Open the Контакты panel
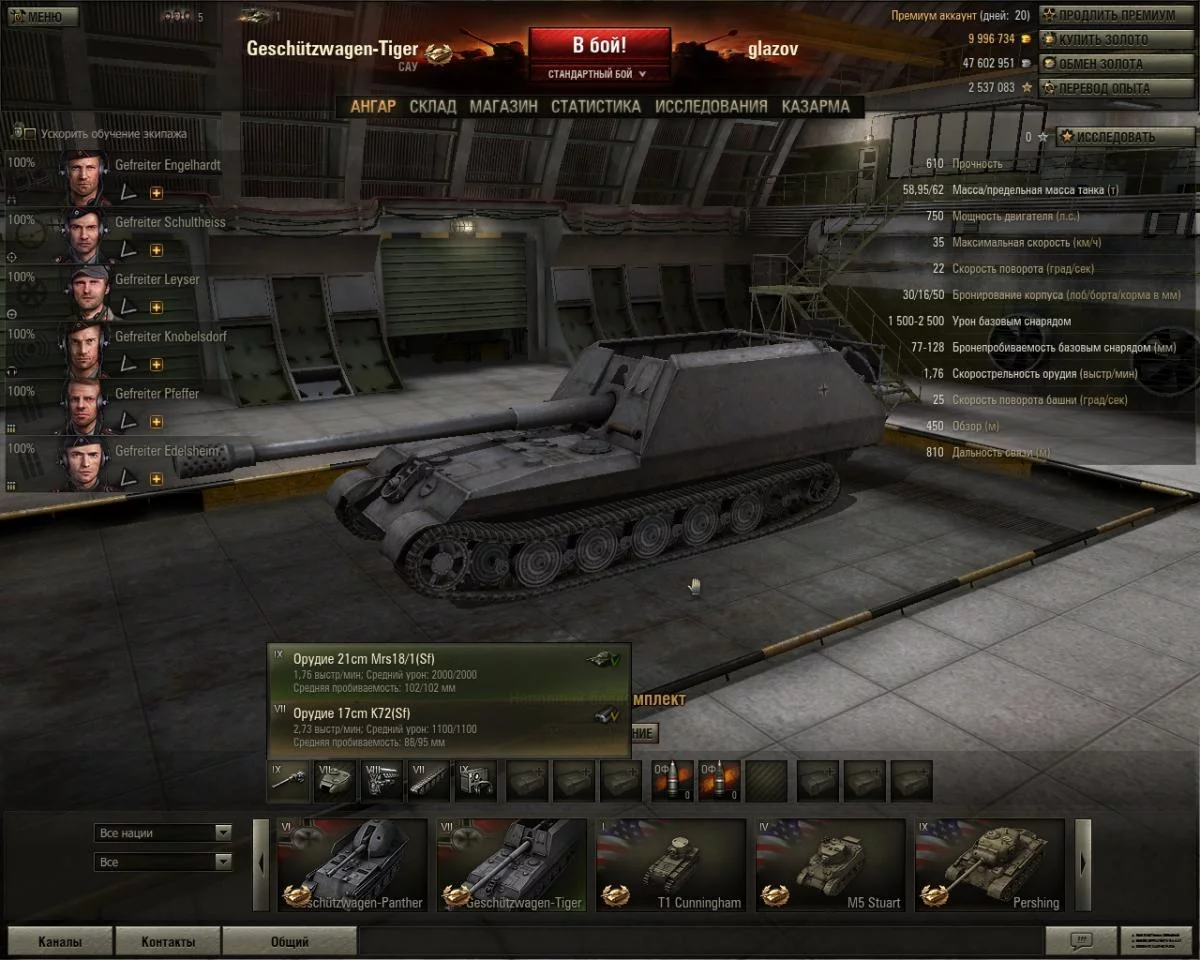1200x960 pixels. 167,941
